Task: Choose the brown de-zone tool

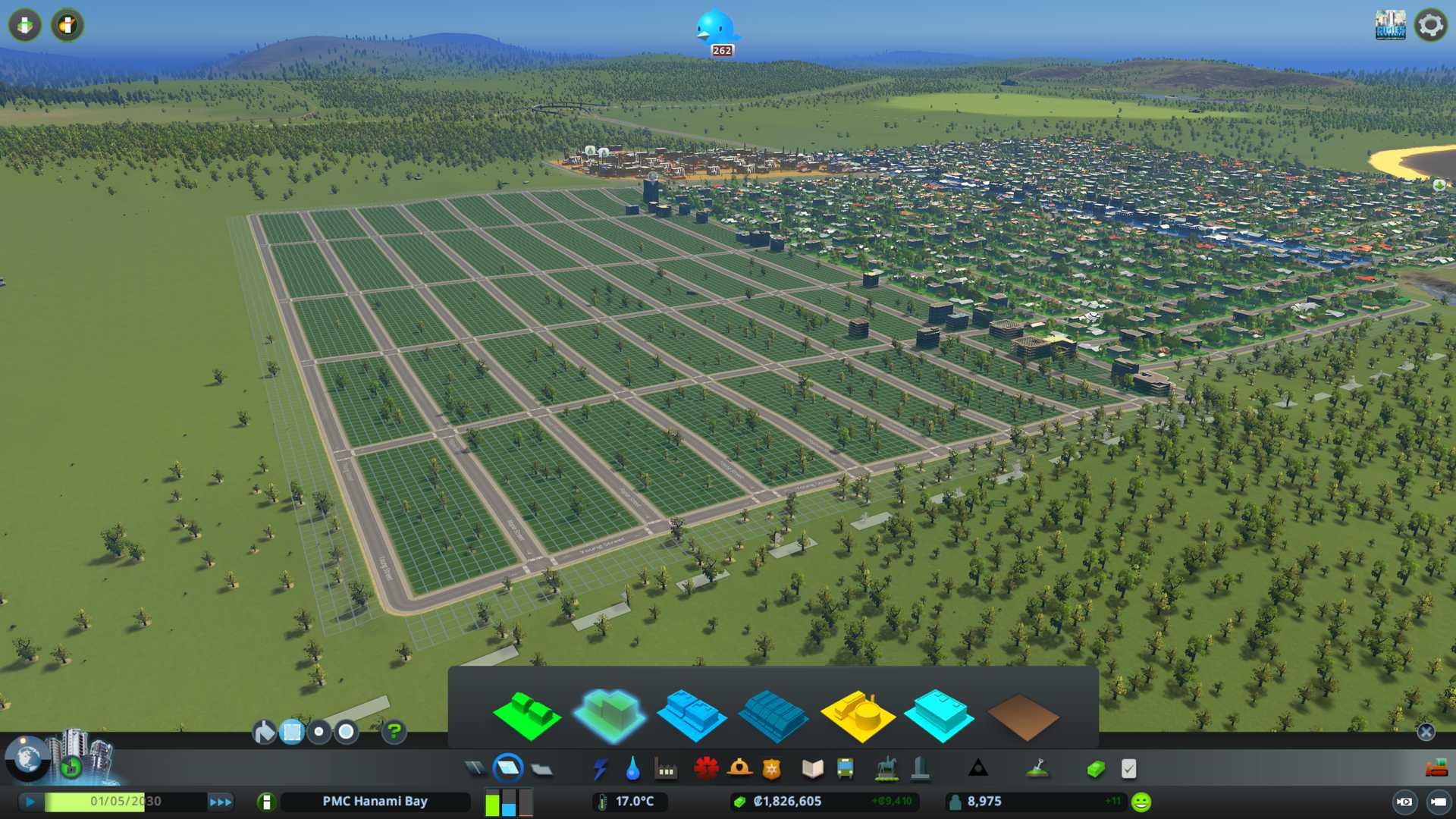Action: pos(1022,717)
